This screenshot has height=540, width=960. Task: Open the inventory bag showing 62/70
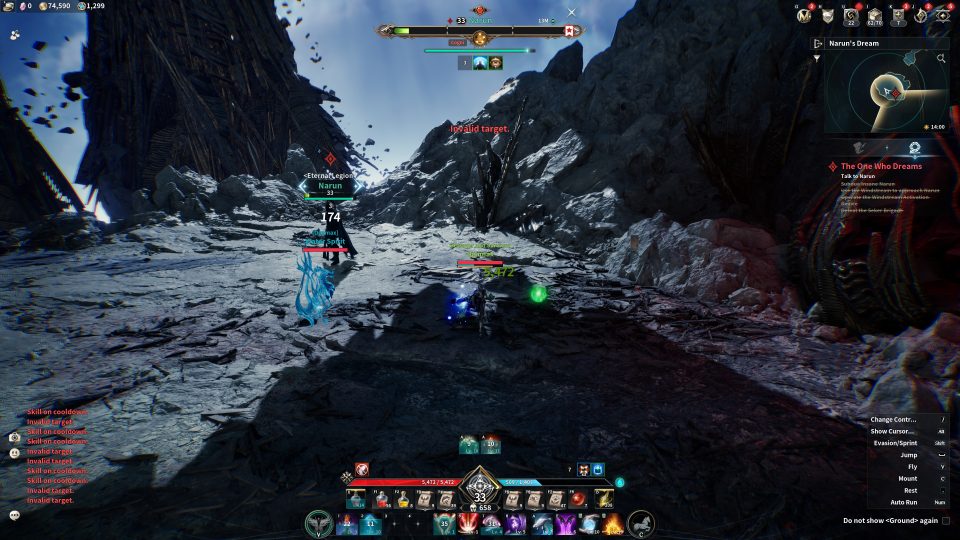point(874,15)
